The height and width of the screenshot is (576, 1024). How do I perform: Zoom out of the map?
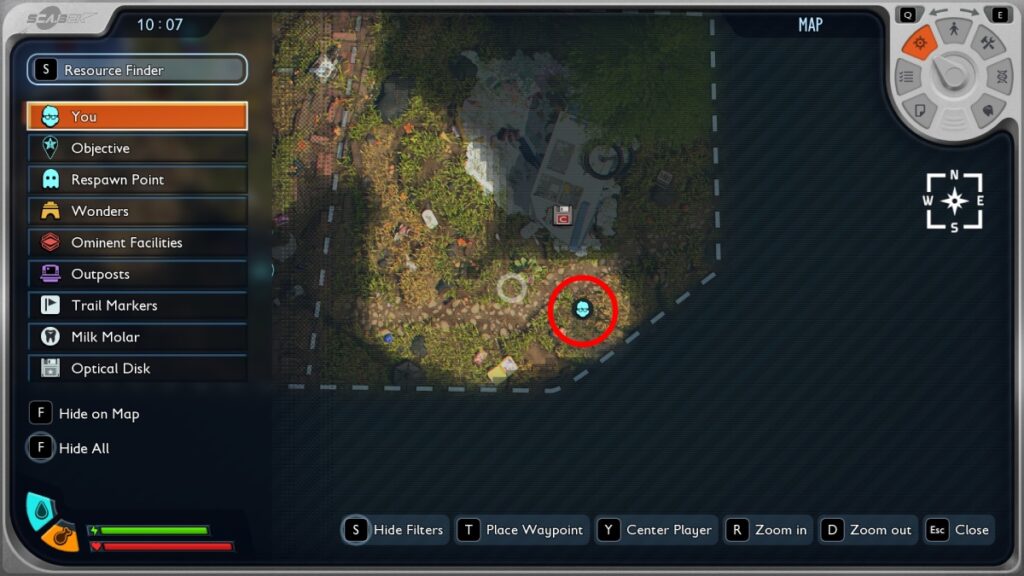pos(867,530)
